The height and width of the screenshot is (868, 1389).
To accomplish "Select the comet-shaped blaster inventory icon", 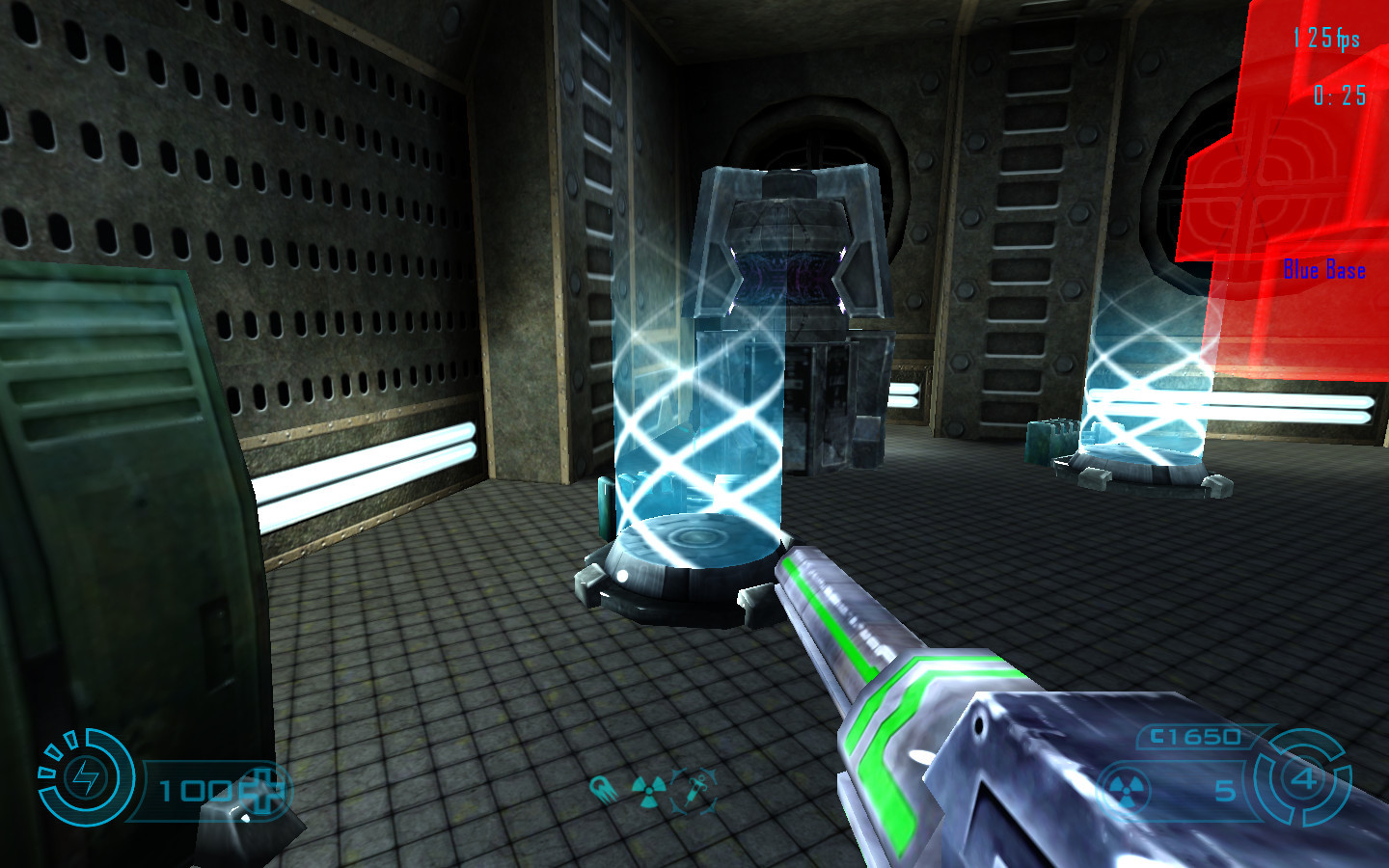I will (604, 790).
